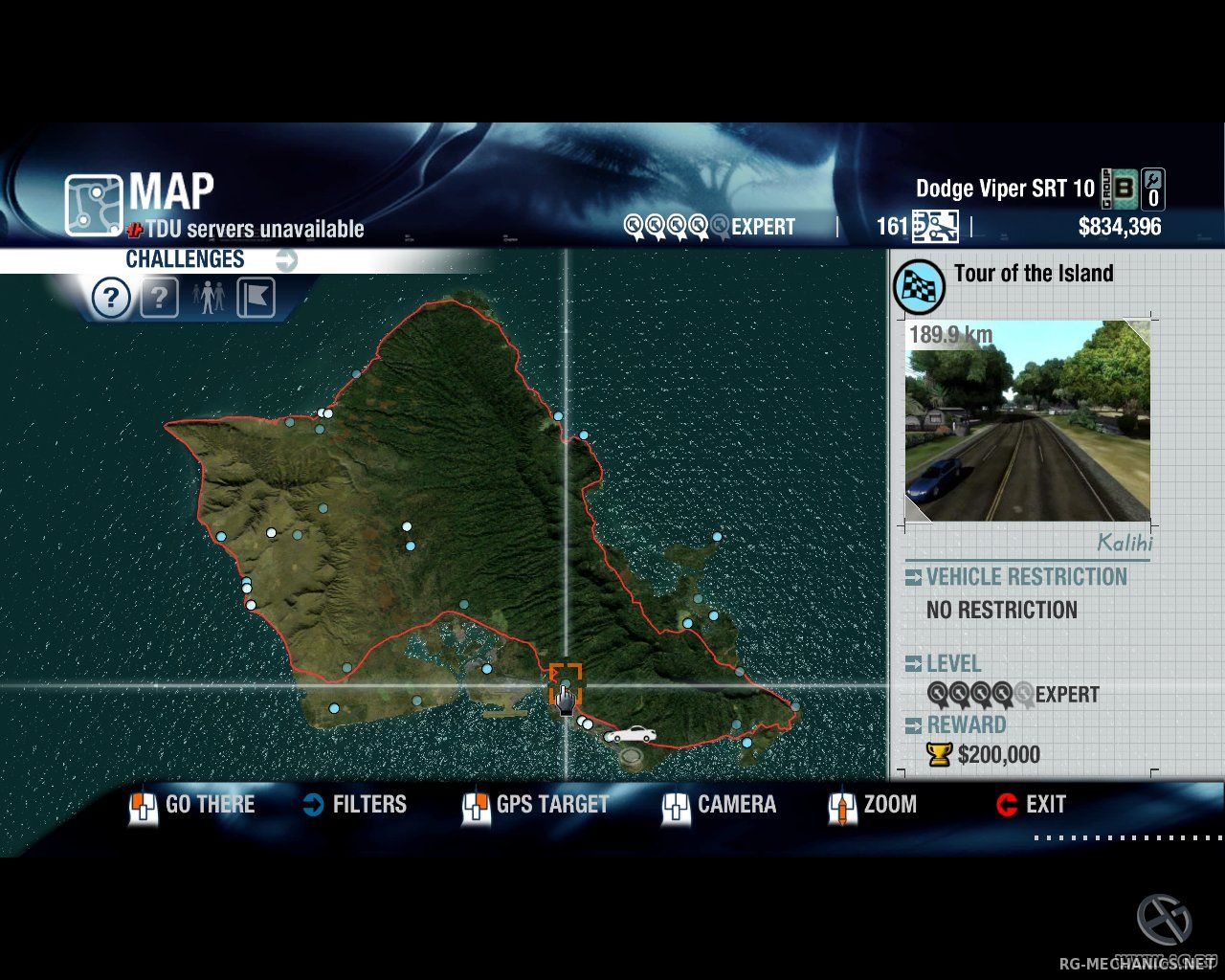Viewport: 1225px width, 980px height.
Task: Select the round question mark filter icon
Action: click(111, 299)
